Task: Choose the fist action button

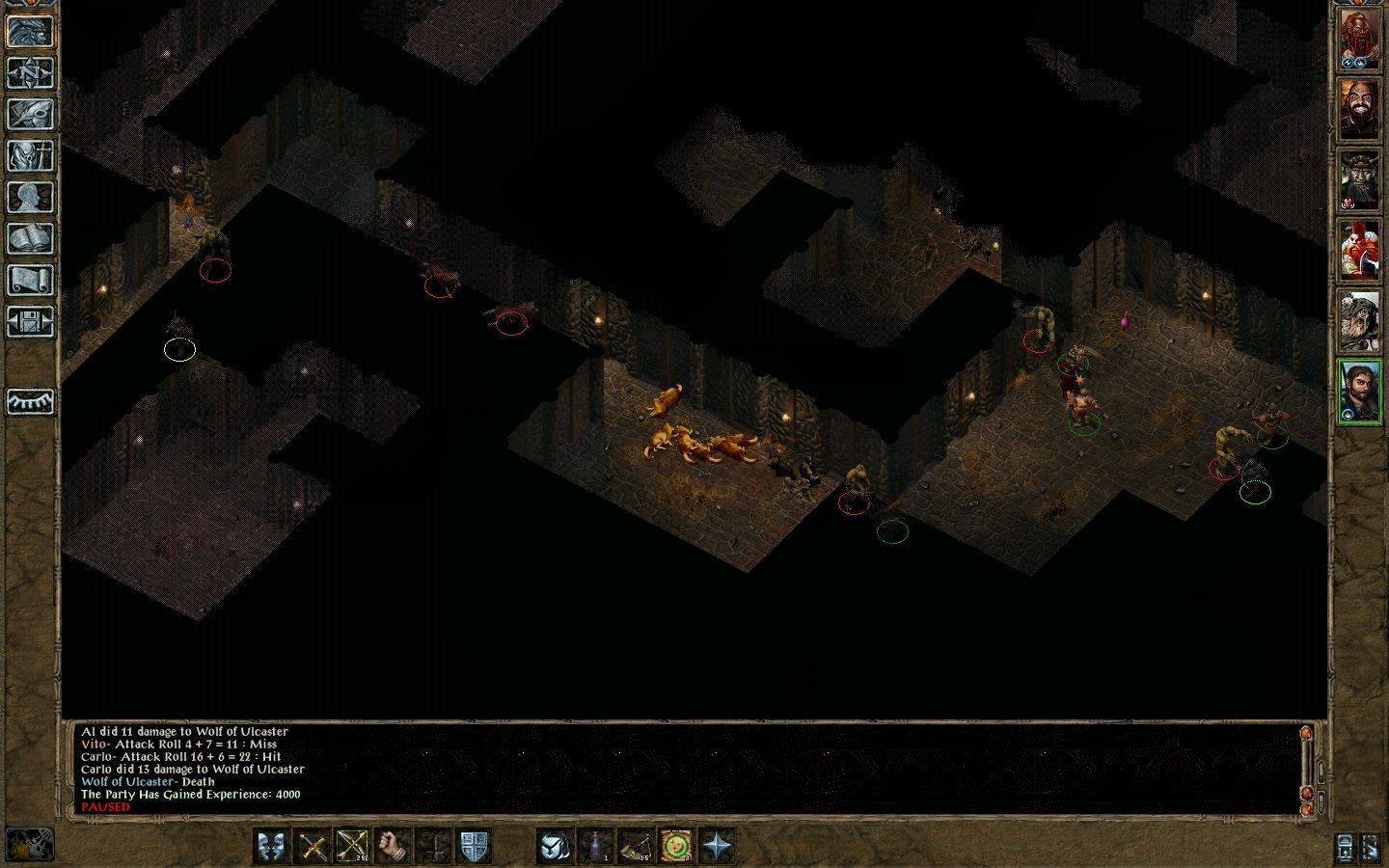Action: (393, 847)
